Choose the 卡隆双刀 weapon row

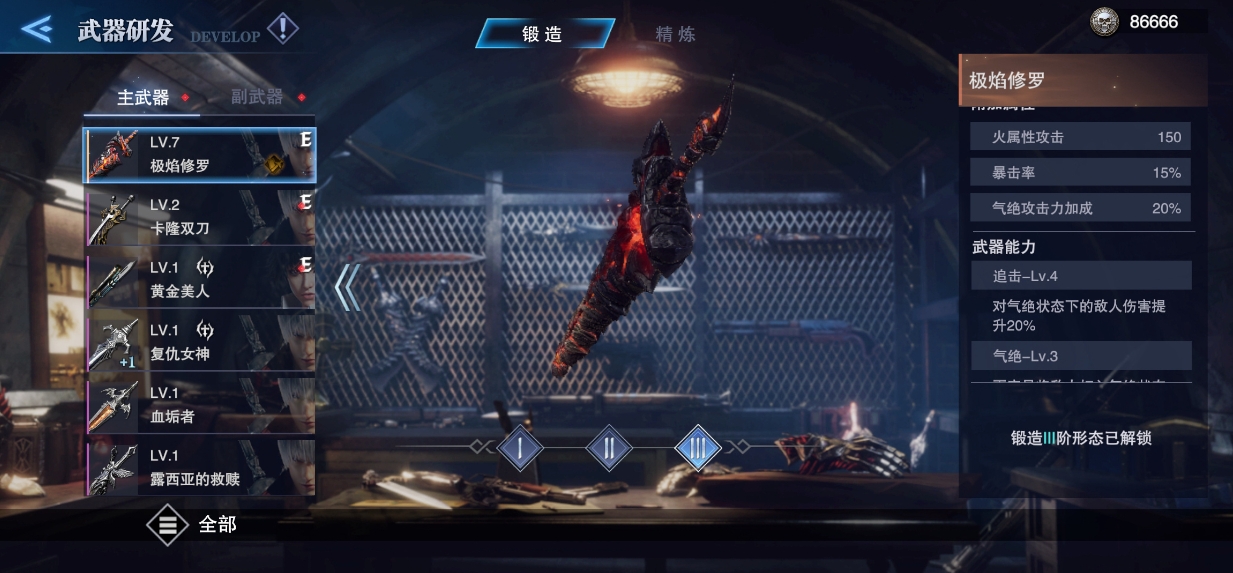199,218
